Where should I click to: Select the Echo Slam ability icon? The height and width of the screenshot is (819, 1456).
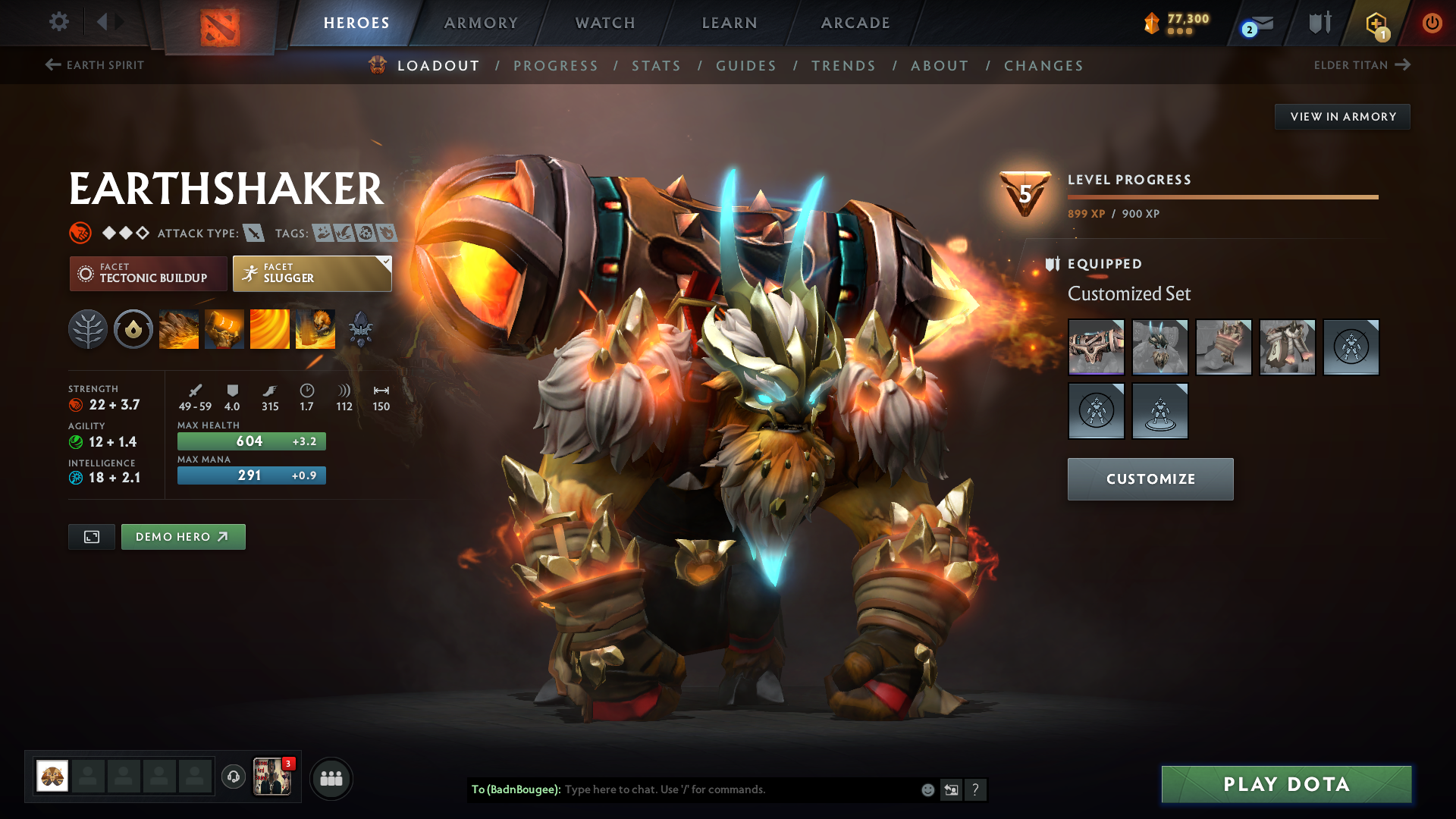coord(315,329)
